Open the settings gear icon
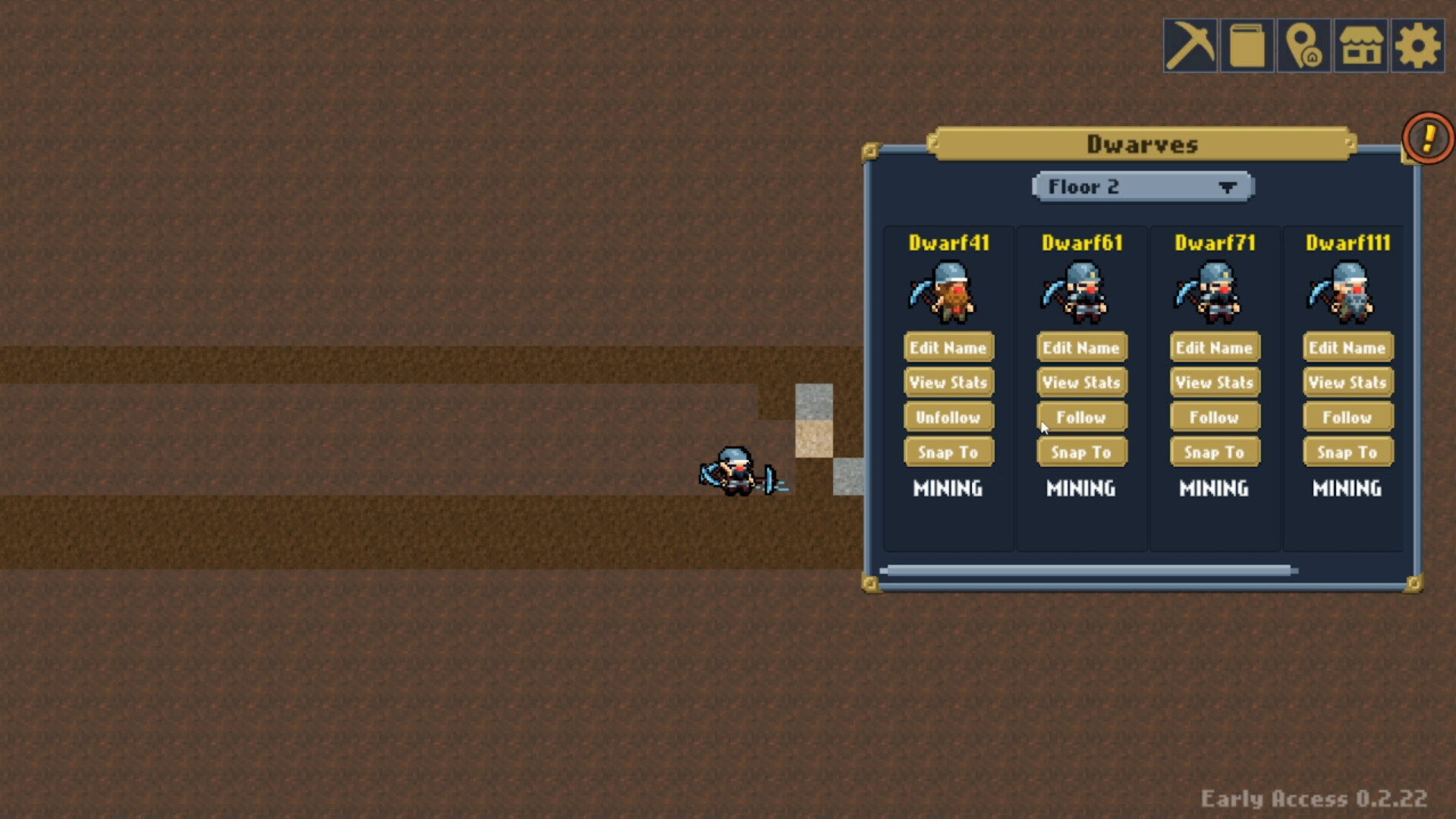The width and height of the screenshot is (1456, 819). [x=1418, y=46]
